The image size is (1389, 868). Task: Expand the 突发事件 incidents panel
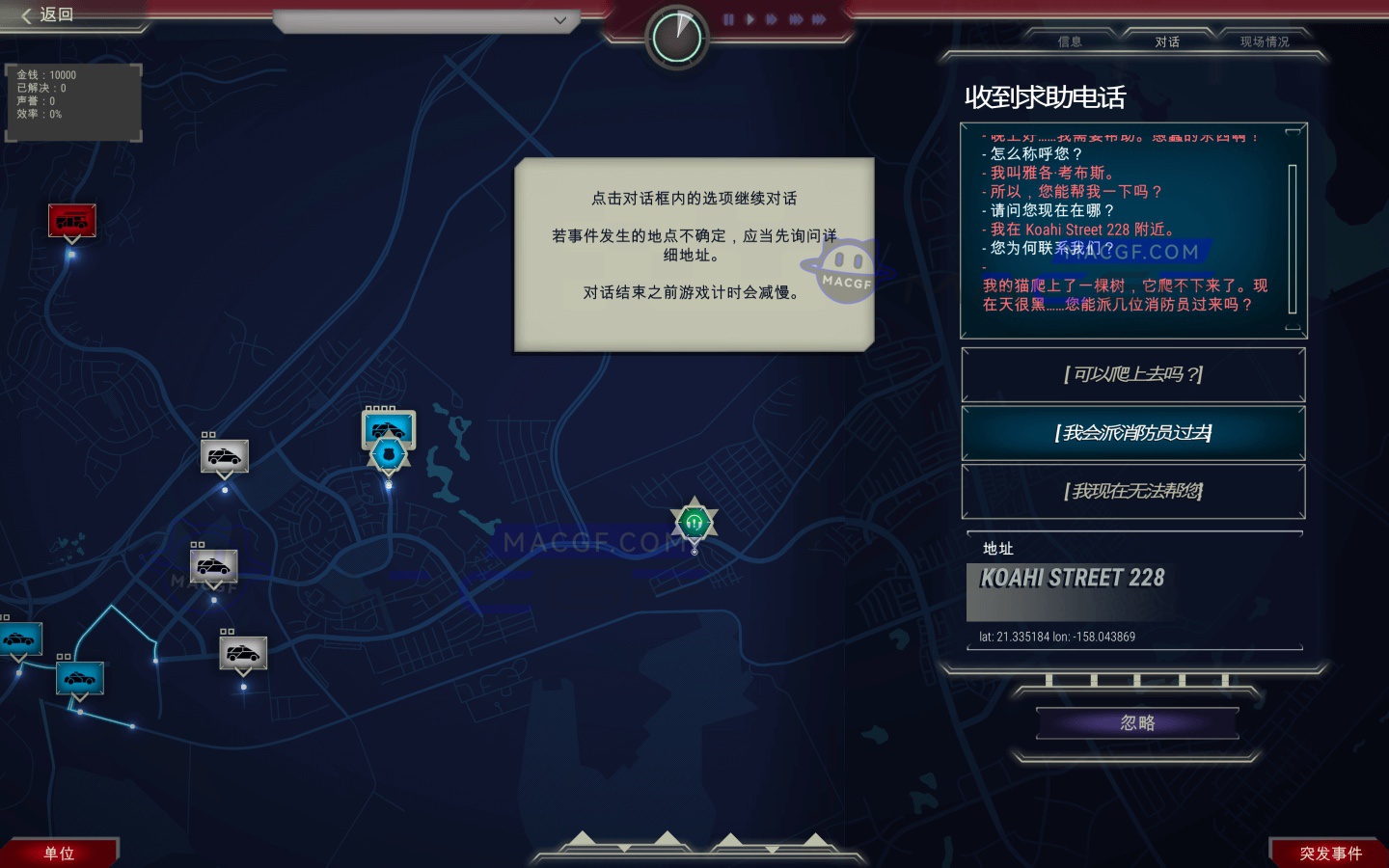(1331, 853)
